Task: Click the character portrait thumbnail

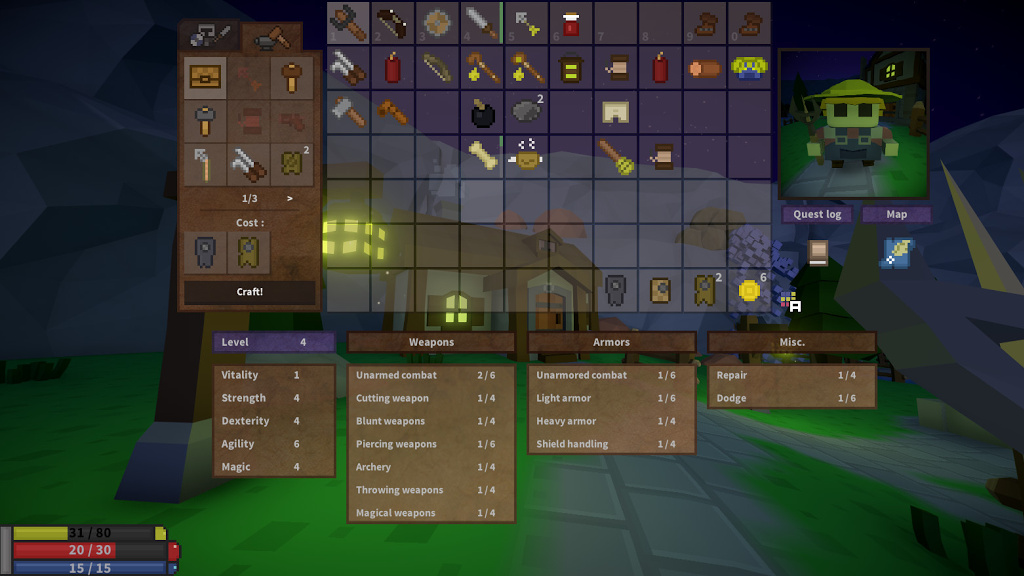Action: [x=853, y=123]
